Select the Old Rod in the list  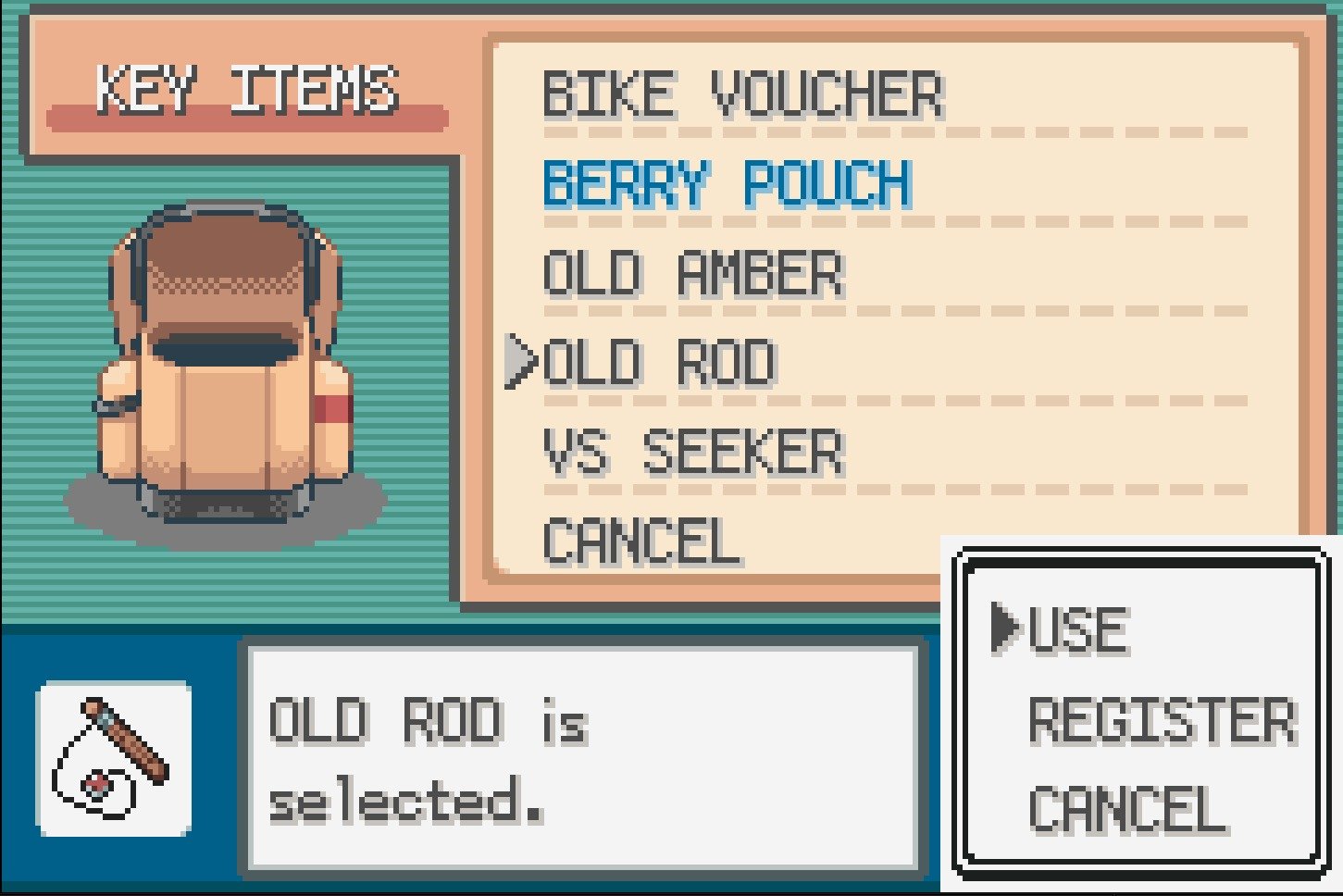(x=659, y=363)
